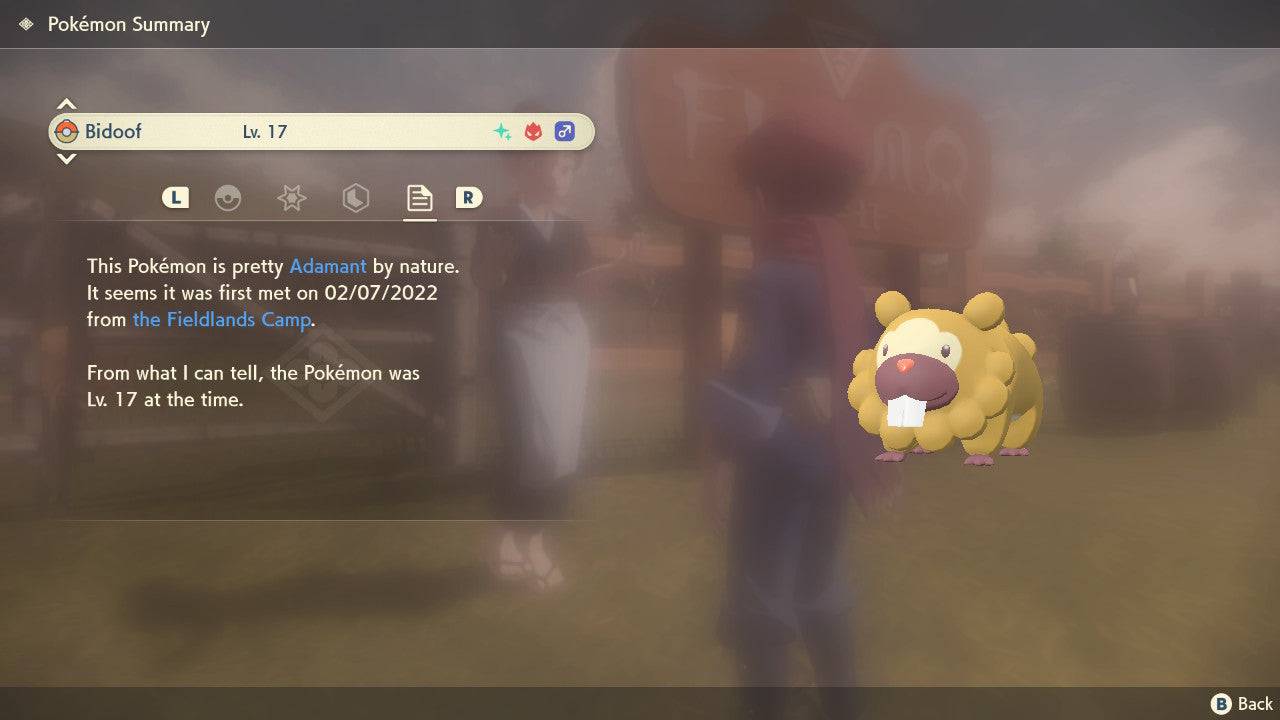This screenshot has width=1280, height=720.
Task: Select the male gender symbol
Action: tap(565, 130)
